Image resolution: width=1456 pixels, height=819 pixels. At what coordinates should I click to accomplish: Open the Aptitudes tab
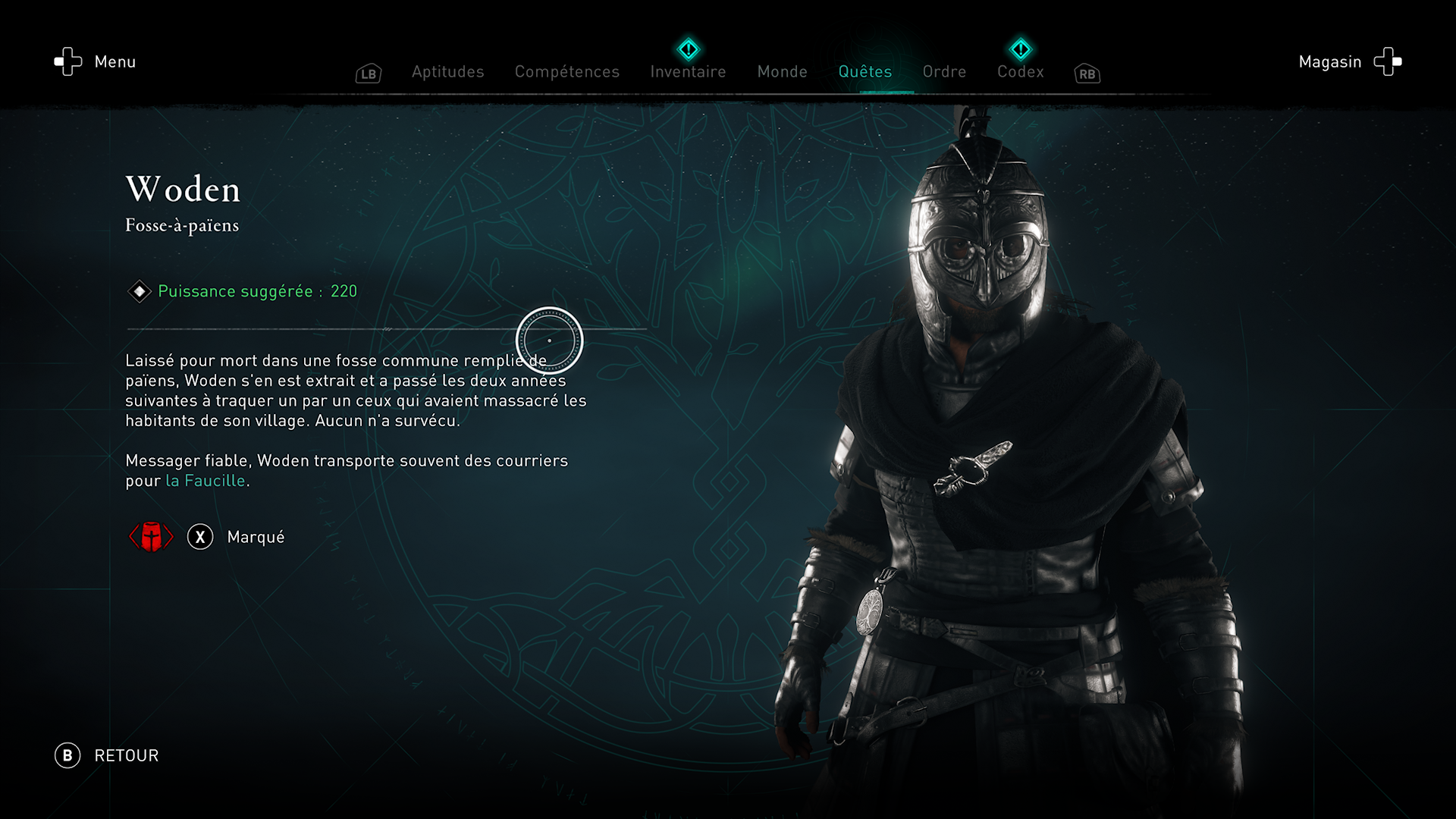tap(447, 72)
